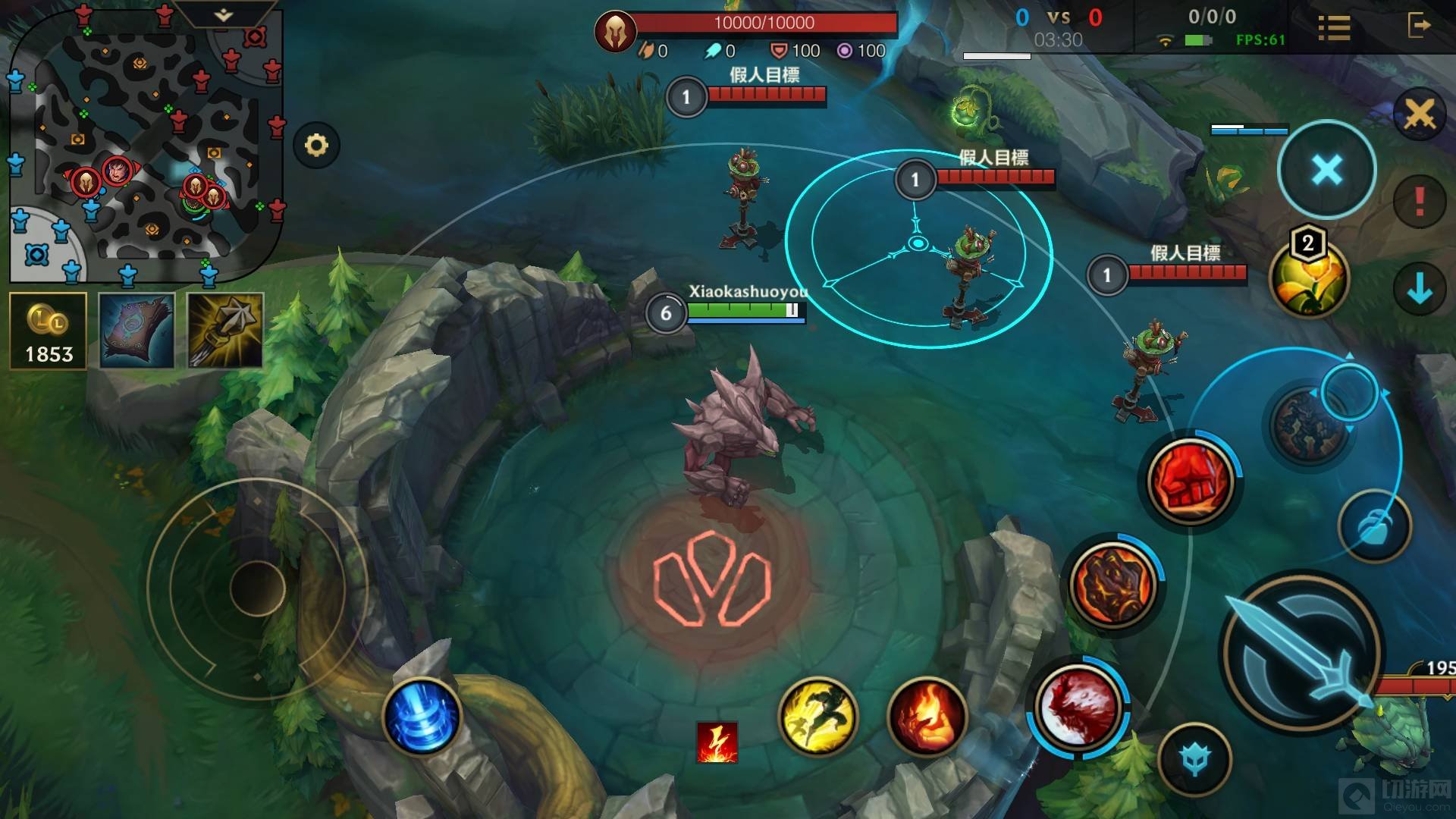Activate the white beast ability

pos(1077,707)
